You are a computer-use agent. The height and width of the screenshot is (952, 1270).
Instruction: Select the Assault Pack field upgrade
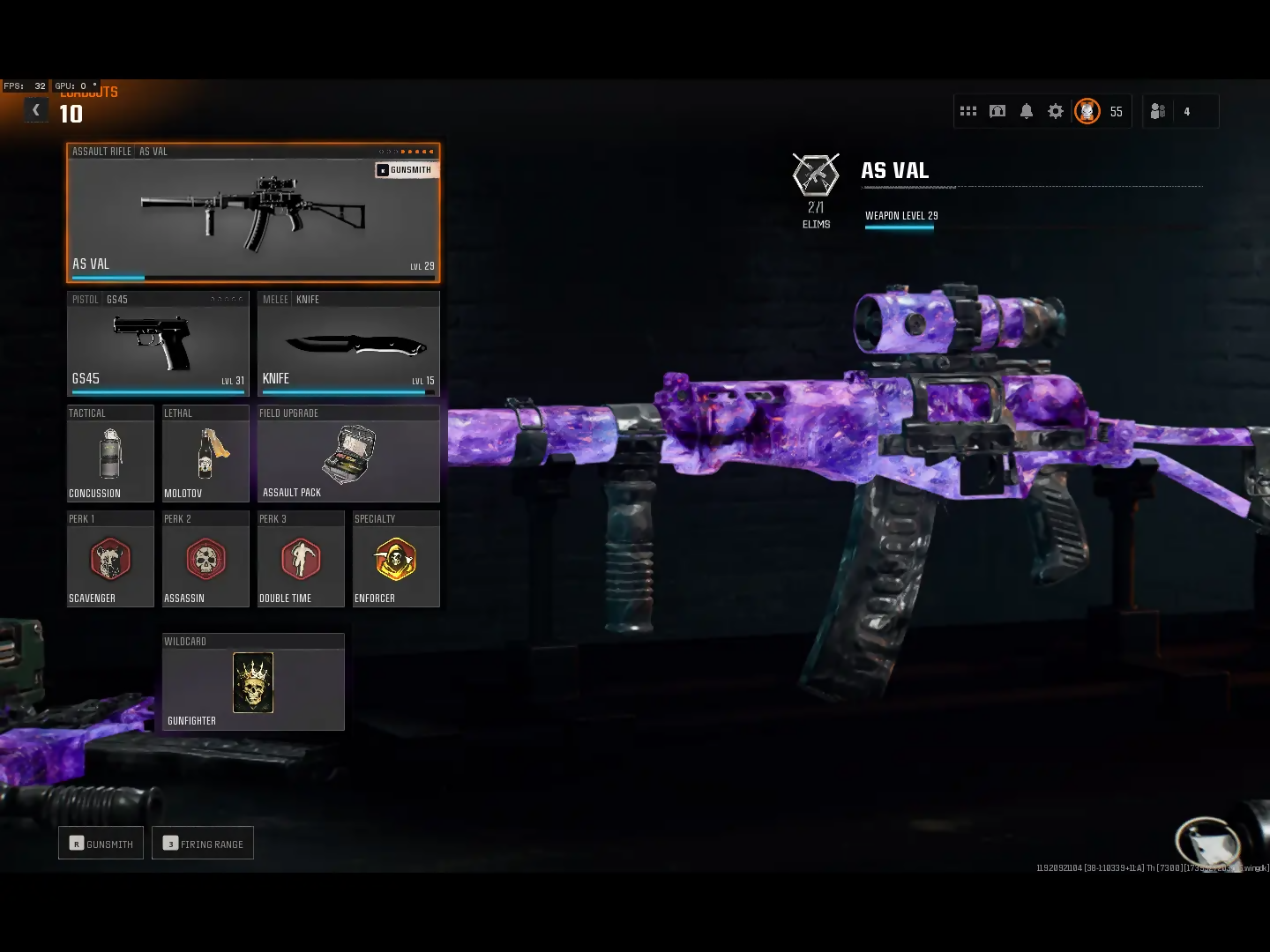(348, 454)
